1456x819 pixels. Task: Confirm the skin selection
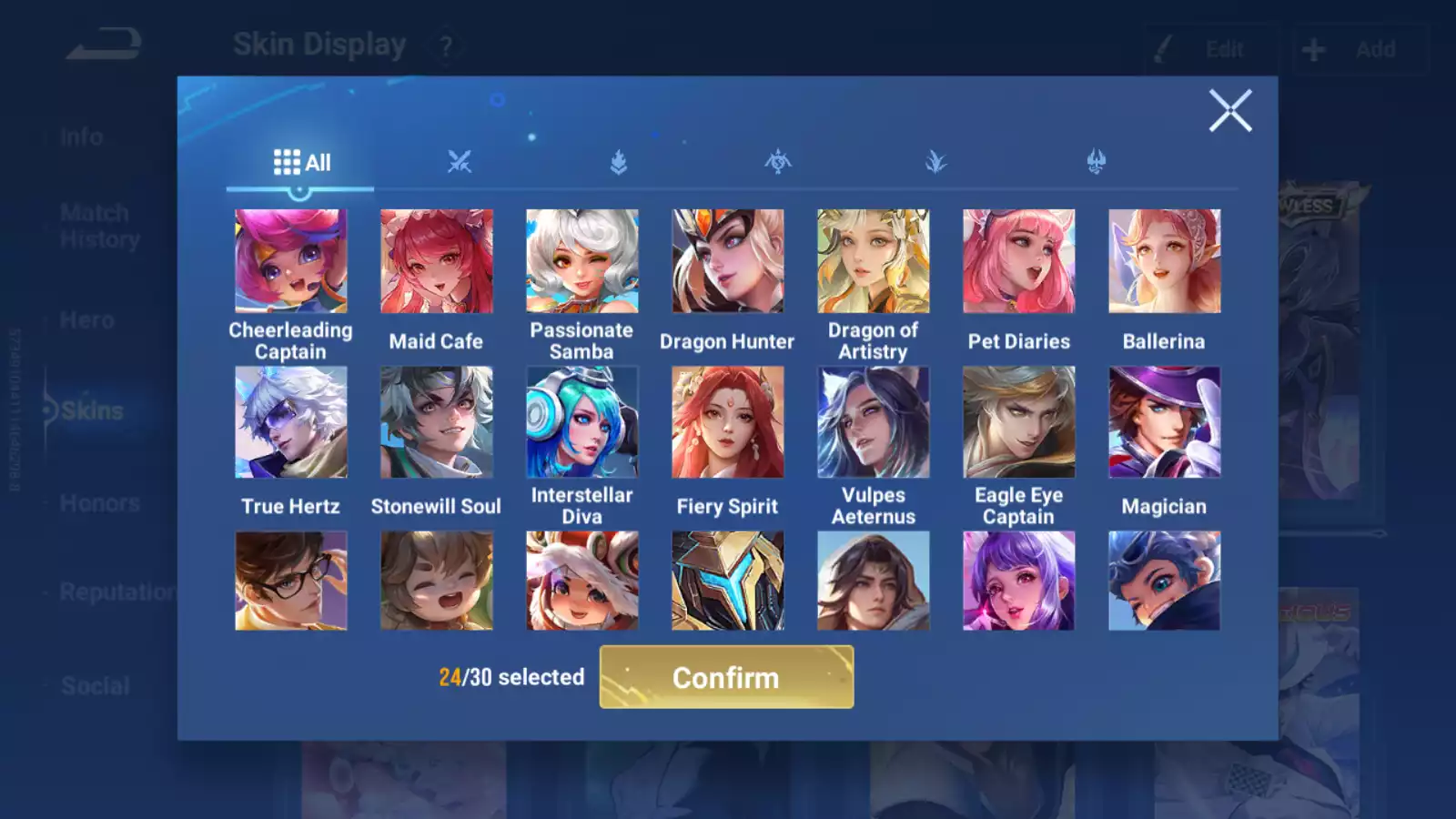point(726,677)
